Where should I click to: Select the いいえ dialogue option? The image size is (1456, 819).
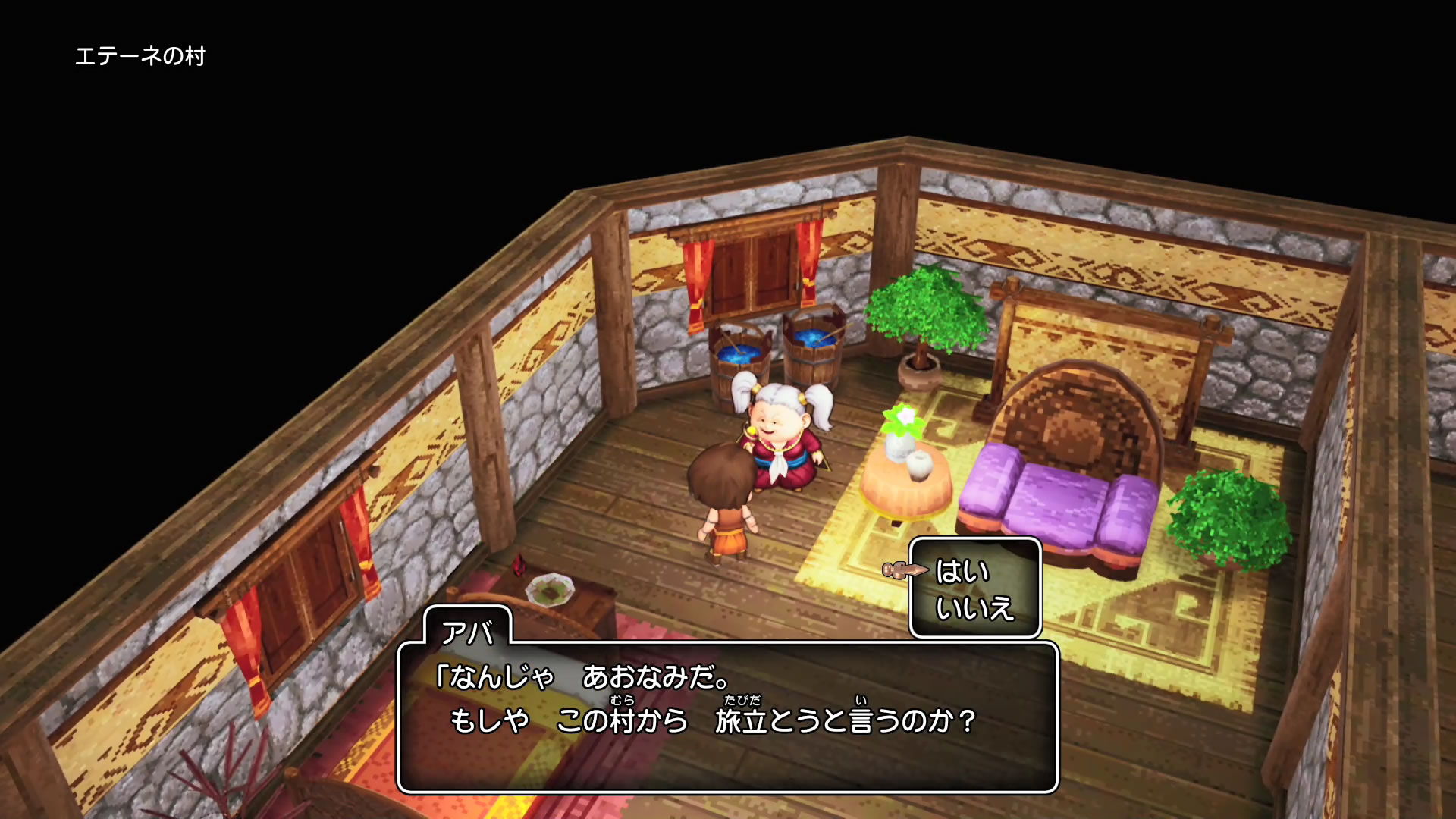(974, 608)
